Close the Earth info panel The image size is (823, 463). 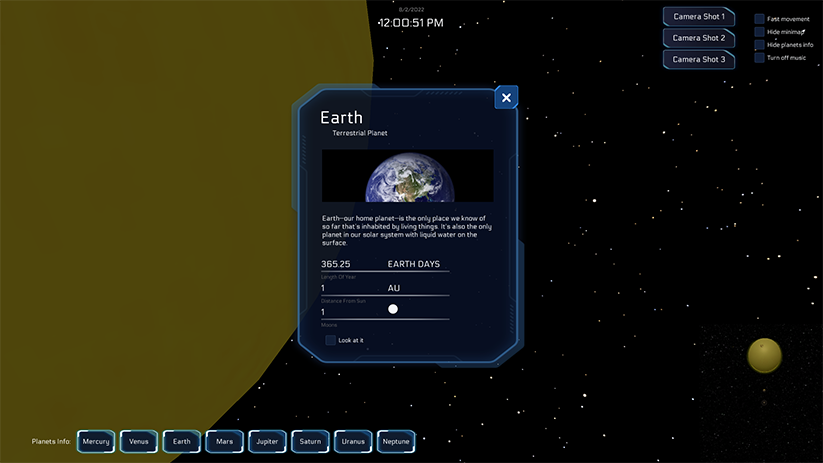506,97
